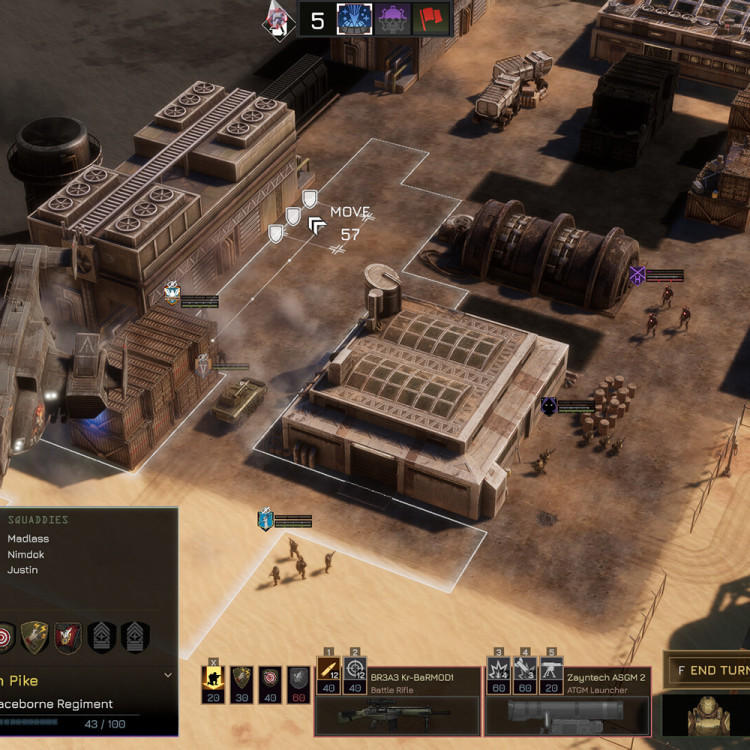Image resolution: width=750 pixels, height=750 pixels.
Task: Activate the target ability costing 40
Action: 270,682
